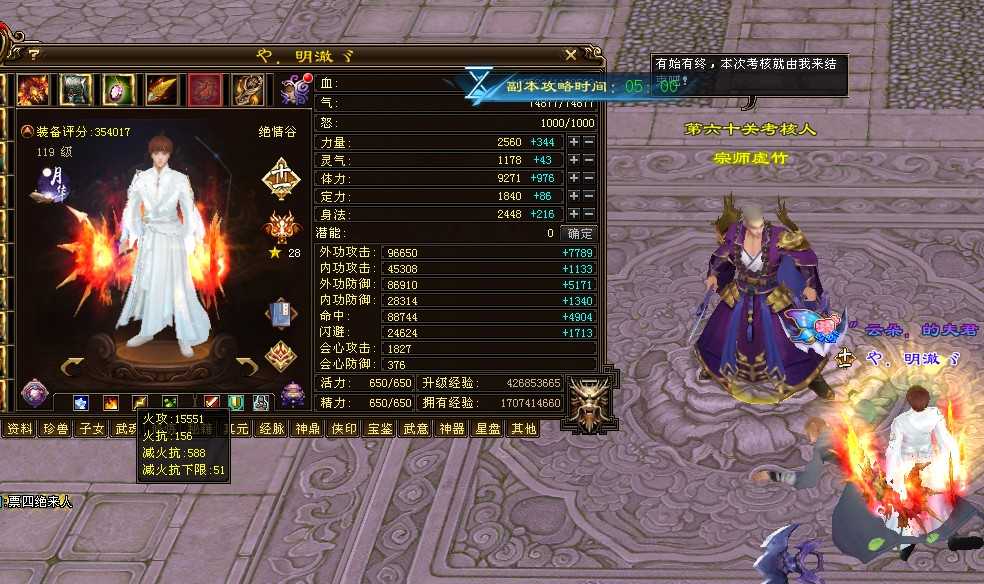Open the help question mark icon
The image size is (984, 584).
coord(33,55)
